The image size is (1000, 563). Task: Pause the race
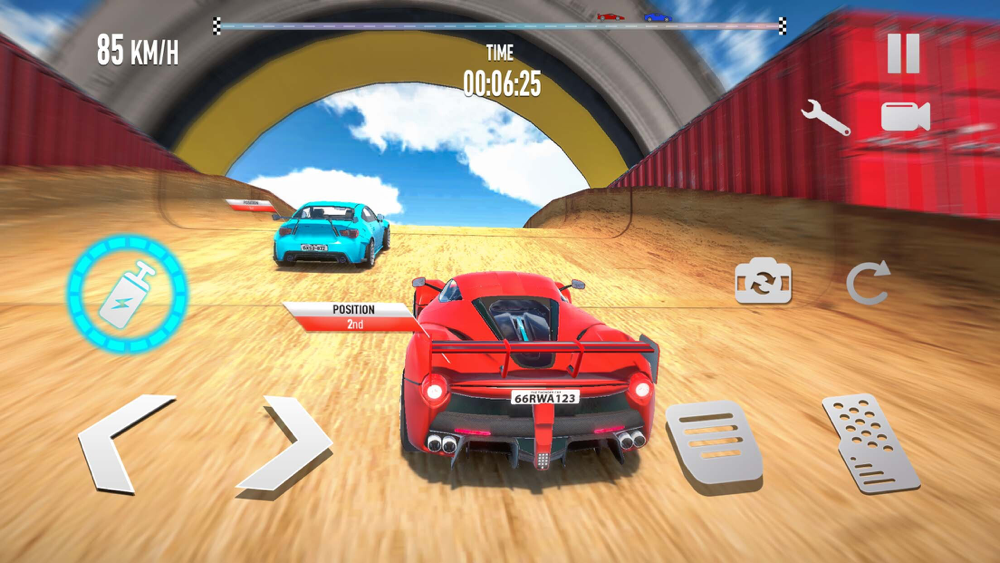(x=903, y=54)
